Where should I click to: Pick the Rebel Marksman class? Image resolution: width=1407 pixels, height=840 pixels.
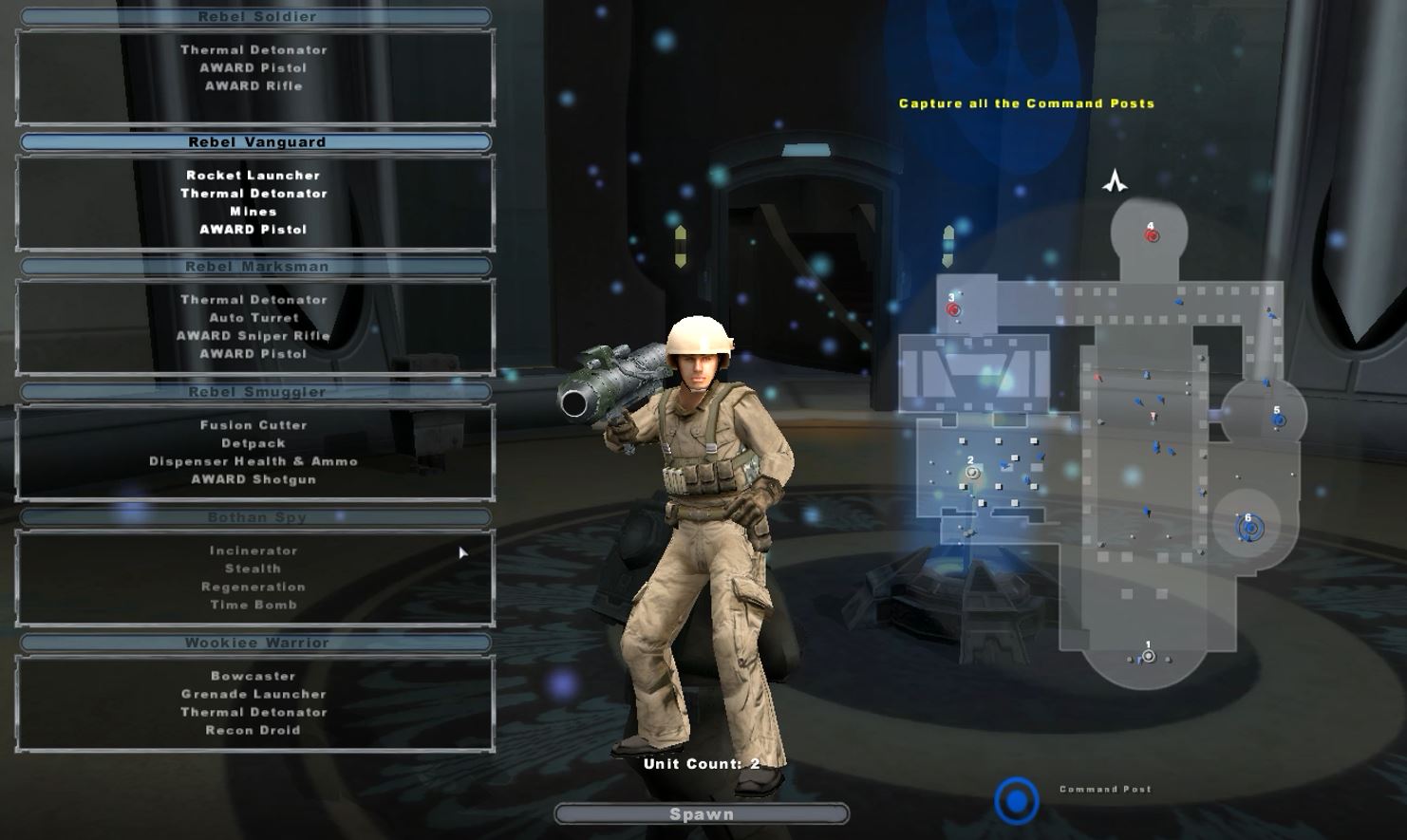click(255, 267)
